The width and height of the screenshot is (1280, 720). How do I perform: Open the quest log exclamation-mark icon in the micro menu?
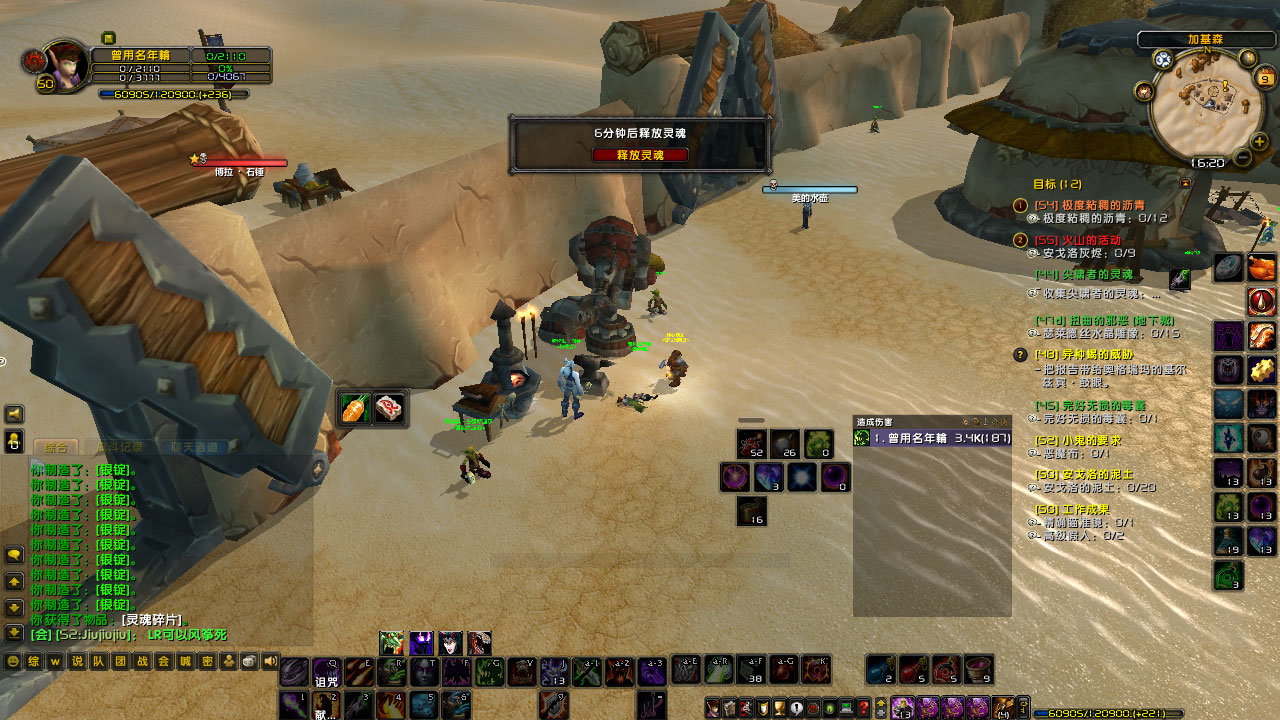tap(796, 707)
